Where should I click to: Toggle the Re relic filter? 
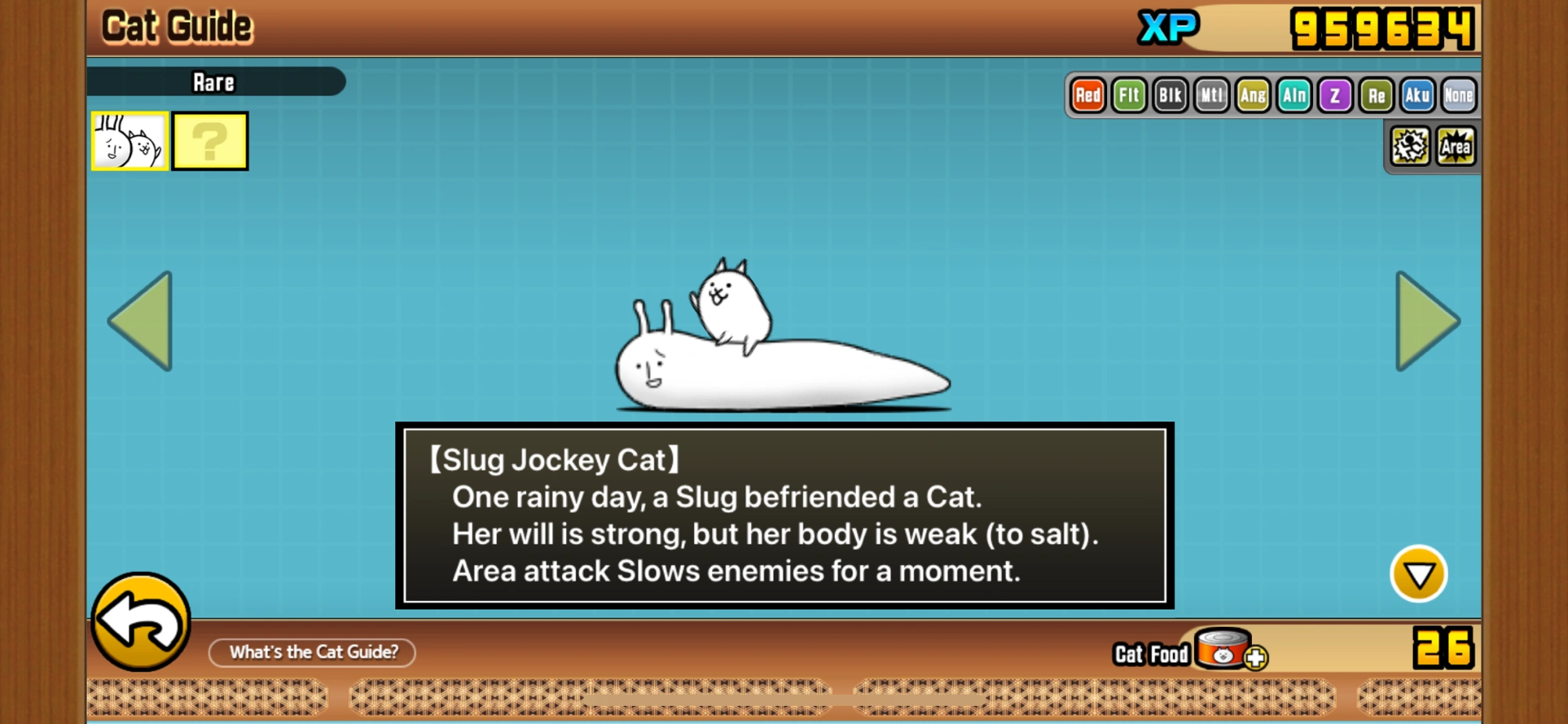pos(1375,96)
